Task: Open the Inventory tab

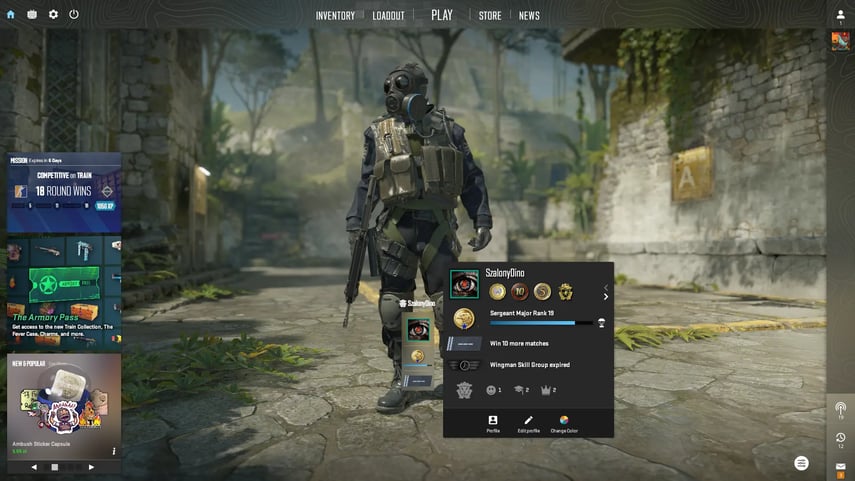Action: 335,16
